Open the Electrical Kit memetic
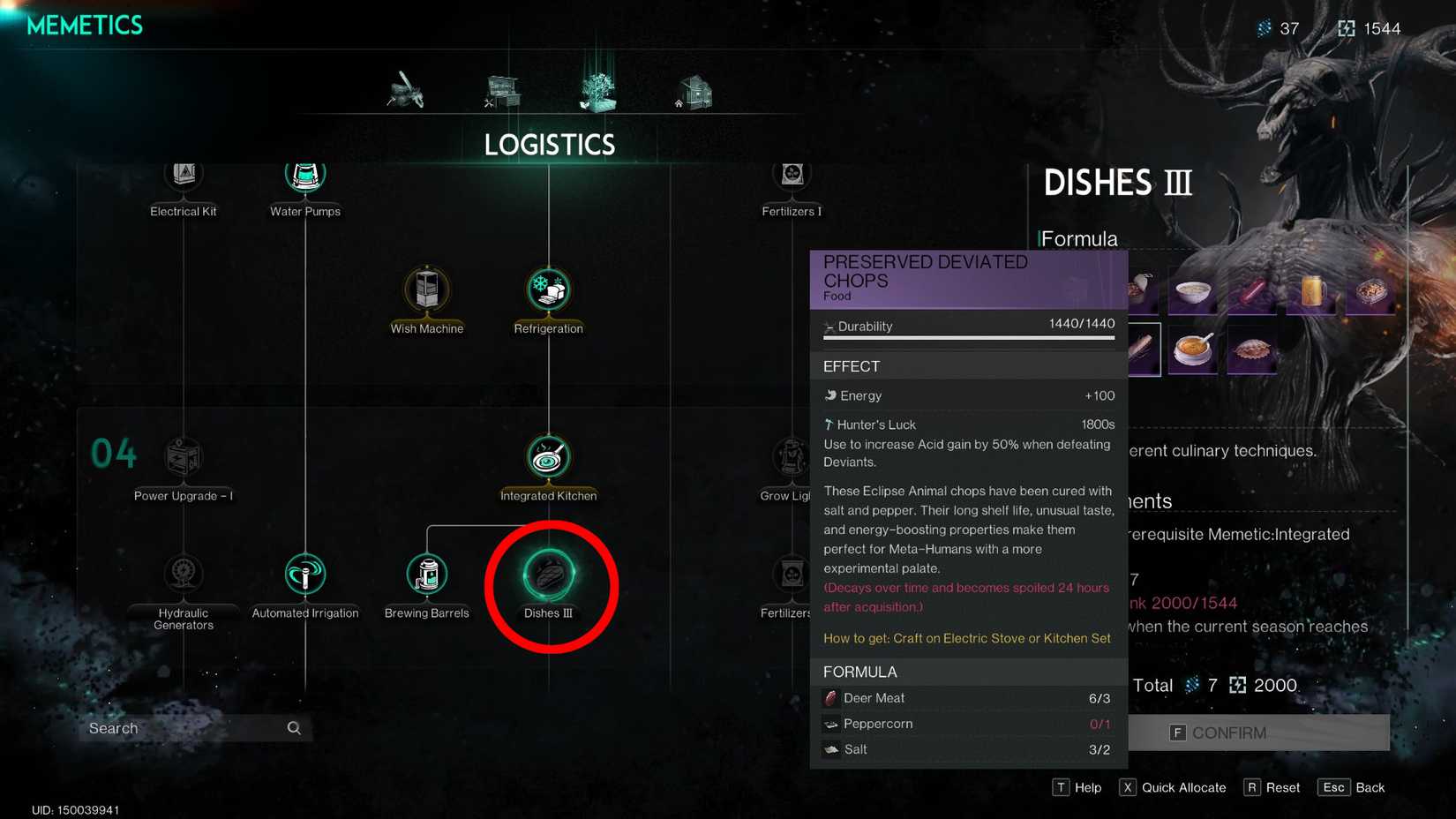Viewport: 1456px width, 819px height. click(183, 174)
